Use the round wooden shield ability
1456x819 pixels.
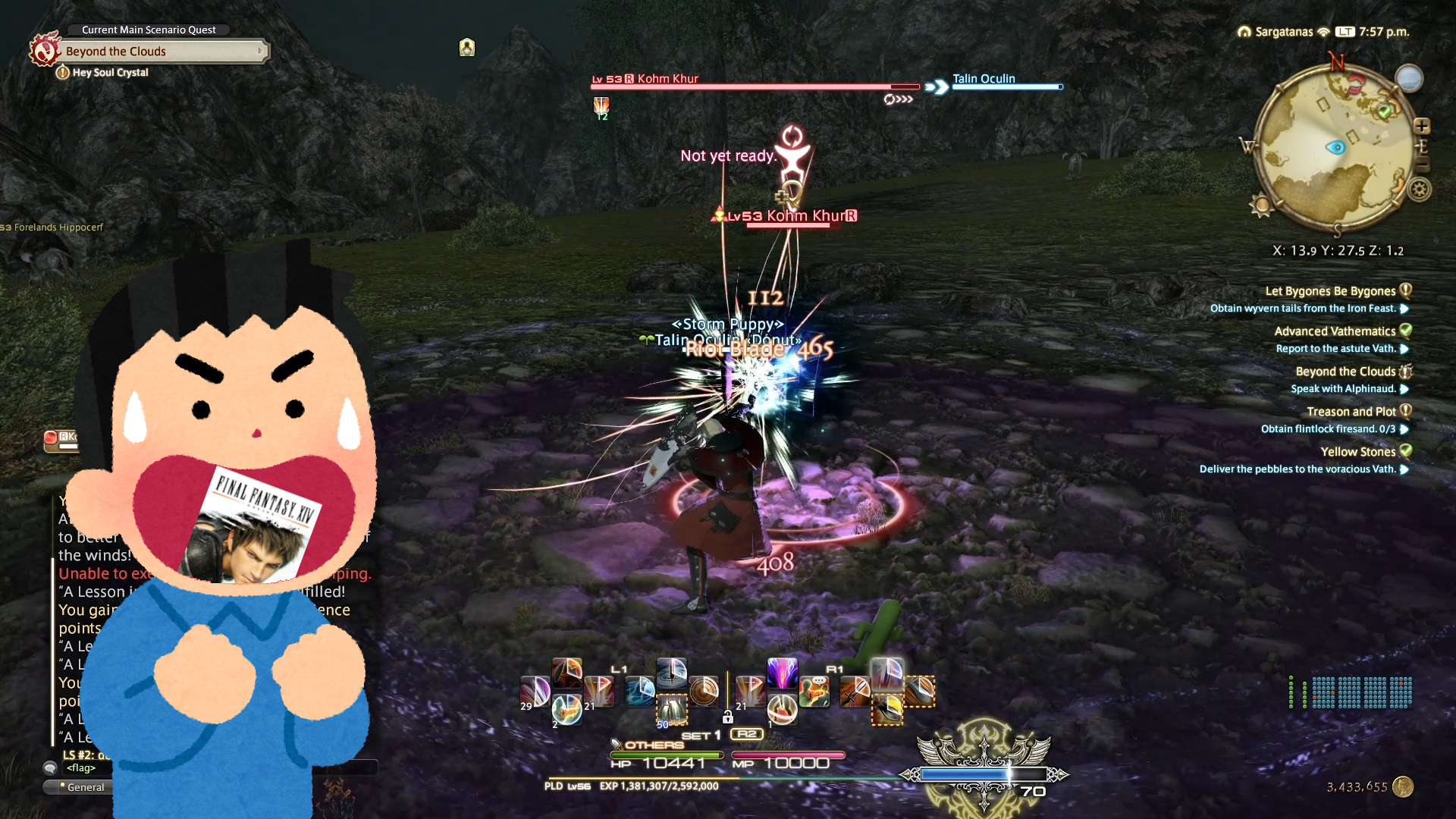point(704,691)
